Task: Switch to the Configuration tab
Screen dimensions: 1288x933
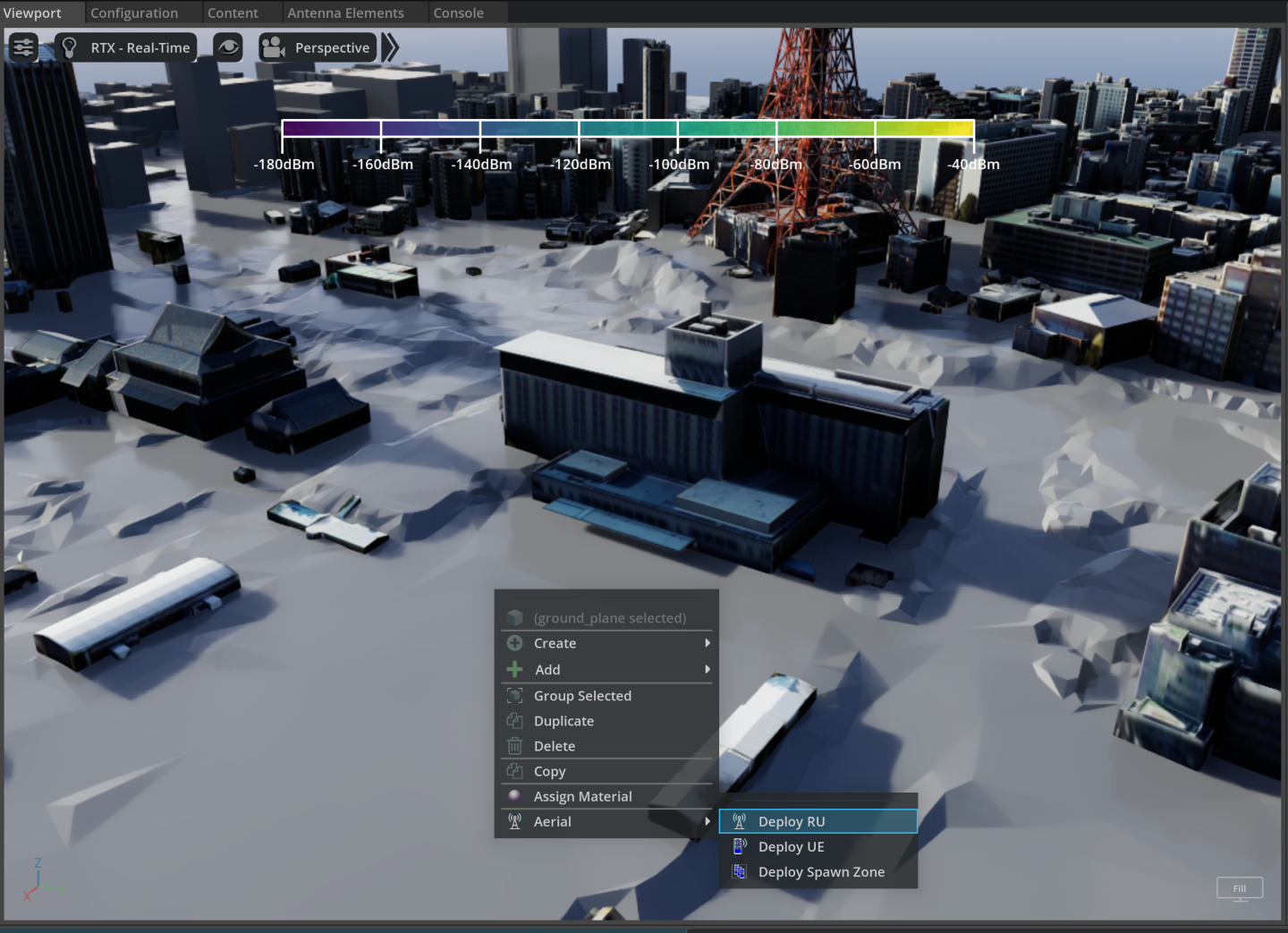Action: click(134, 13)
